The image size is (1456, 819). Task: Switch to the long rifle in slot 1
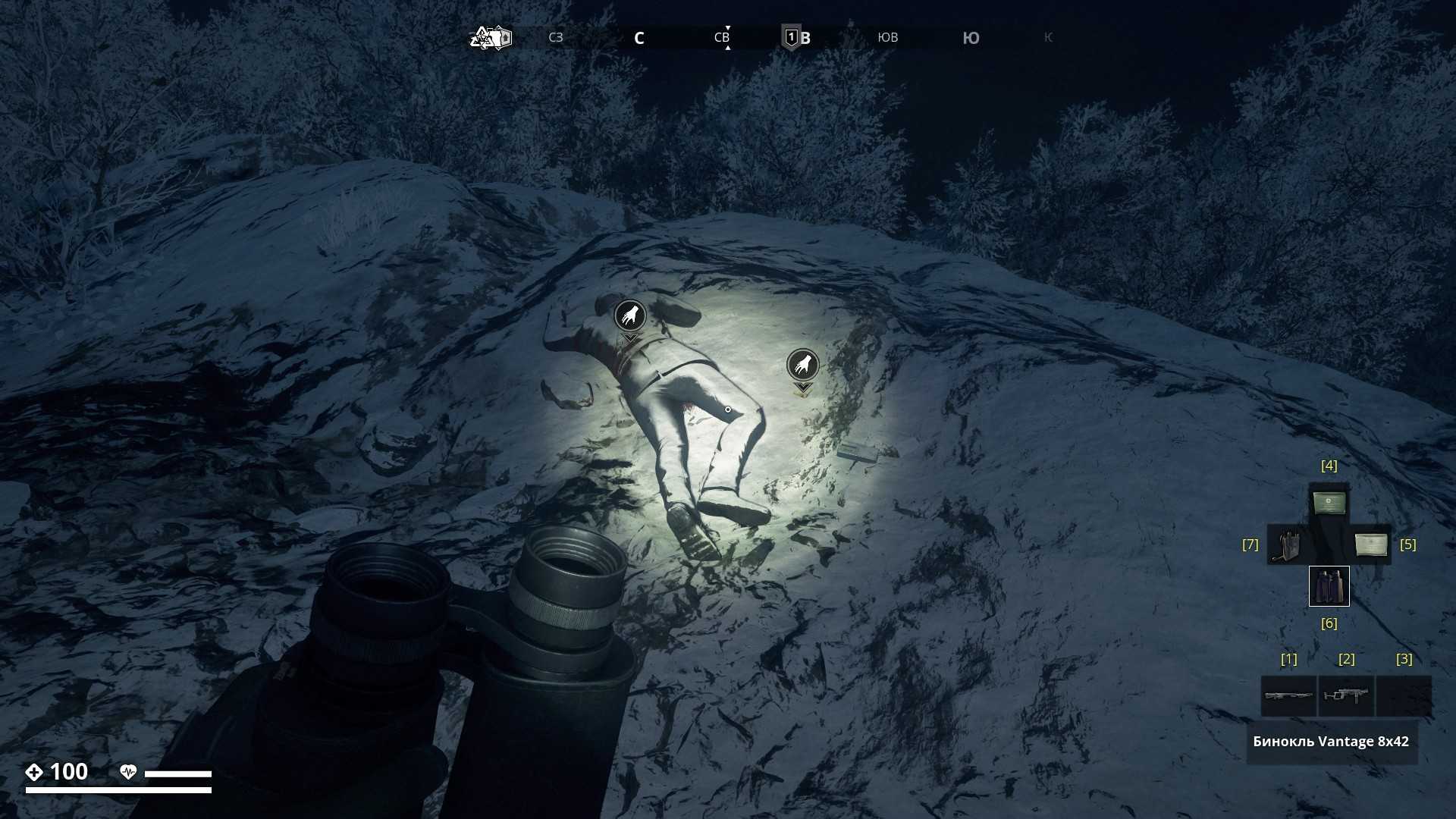click(x=1288, y=695)
